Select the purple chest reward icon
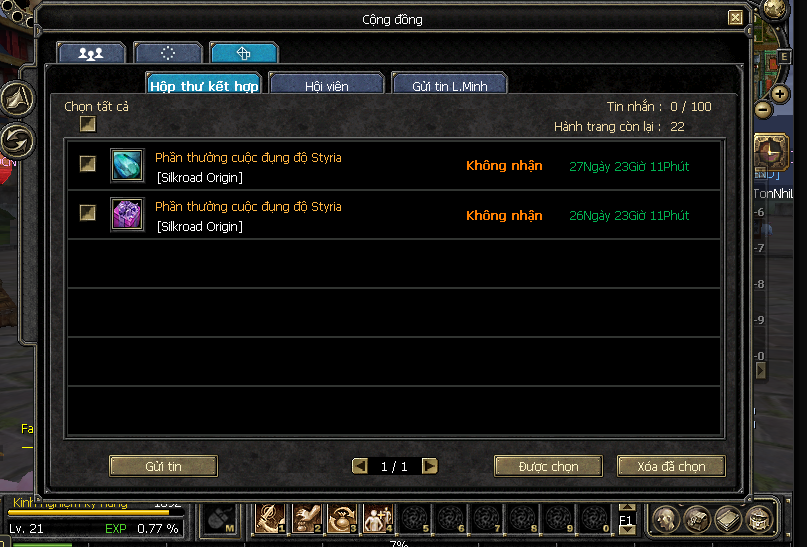The height and width of the screenshot is (547, 807). [x=127, y=215]
